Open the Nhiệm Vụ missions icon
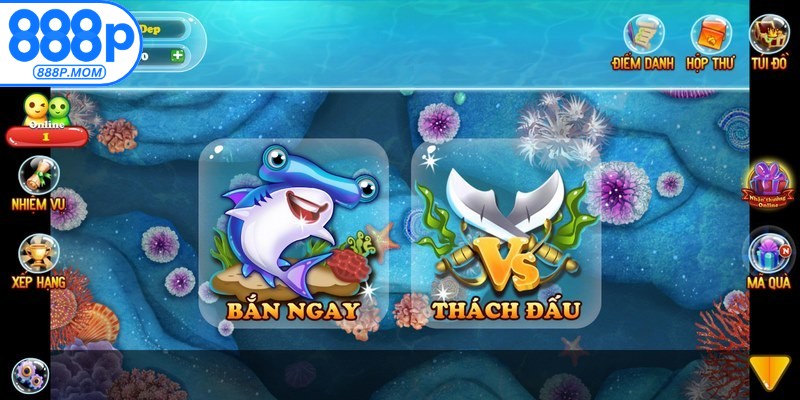This screenshot has height=400, width=800. tap(37, 180)
